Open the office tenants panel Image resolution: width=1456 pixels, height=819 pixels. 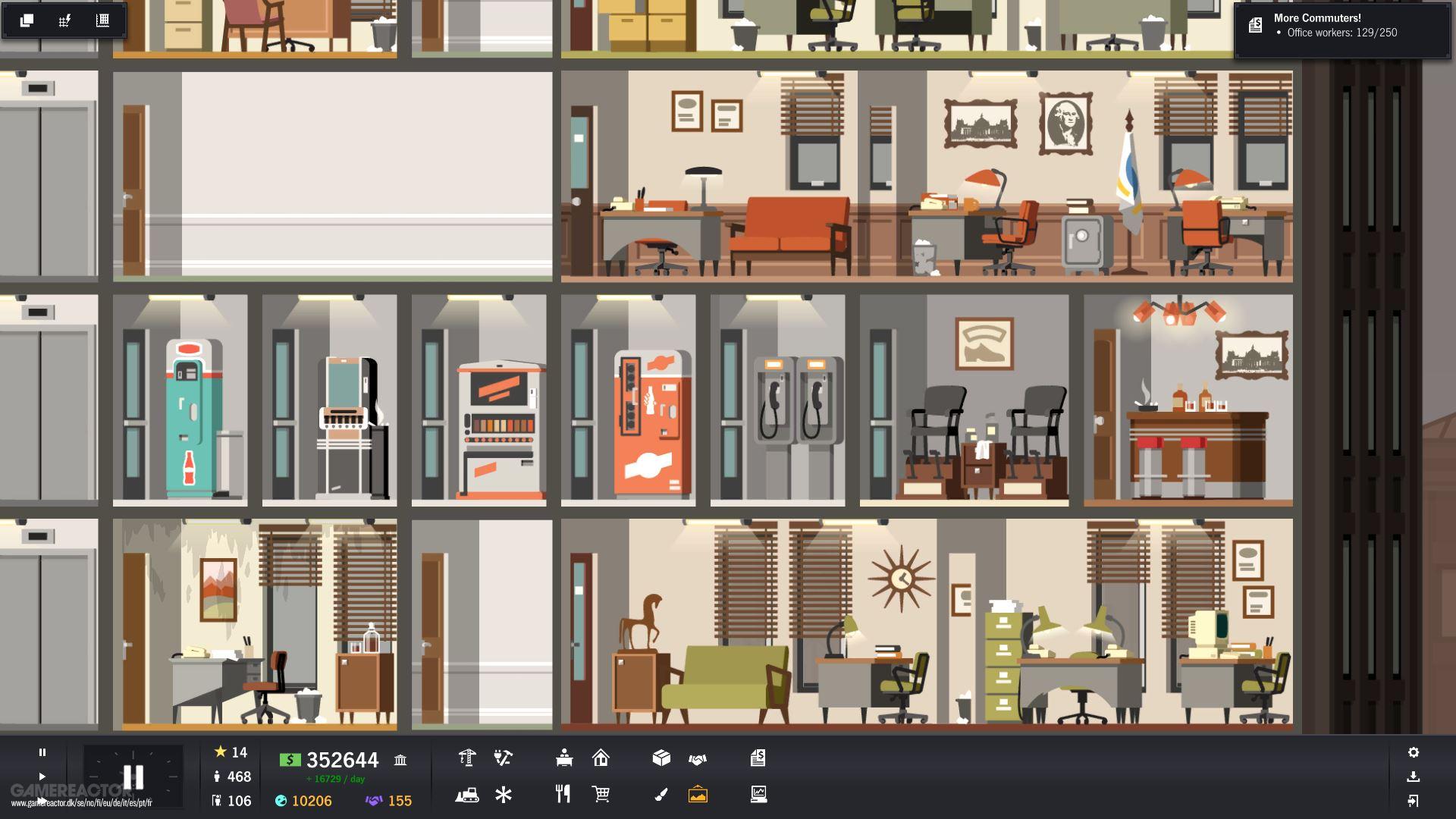[x=563, y=758]
